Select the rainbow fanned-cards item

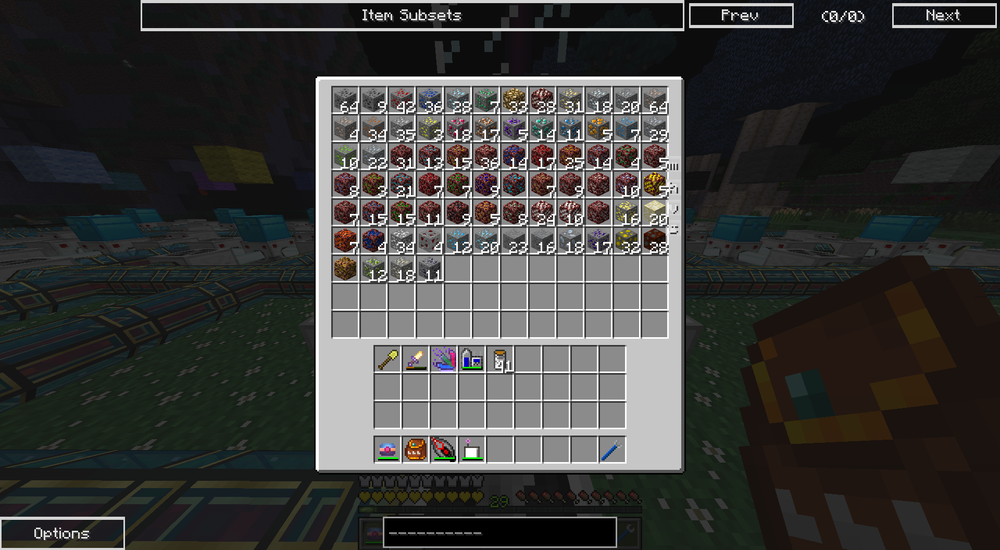click(x=444, y=359)
